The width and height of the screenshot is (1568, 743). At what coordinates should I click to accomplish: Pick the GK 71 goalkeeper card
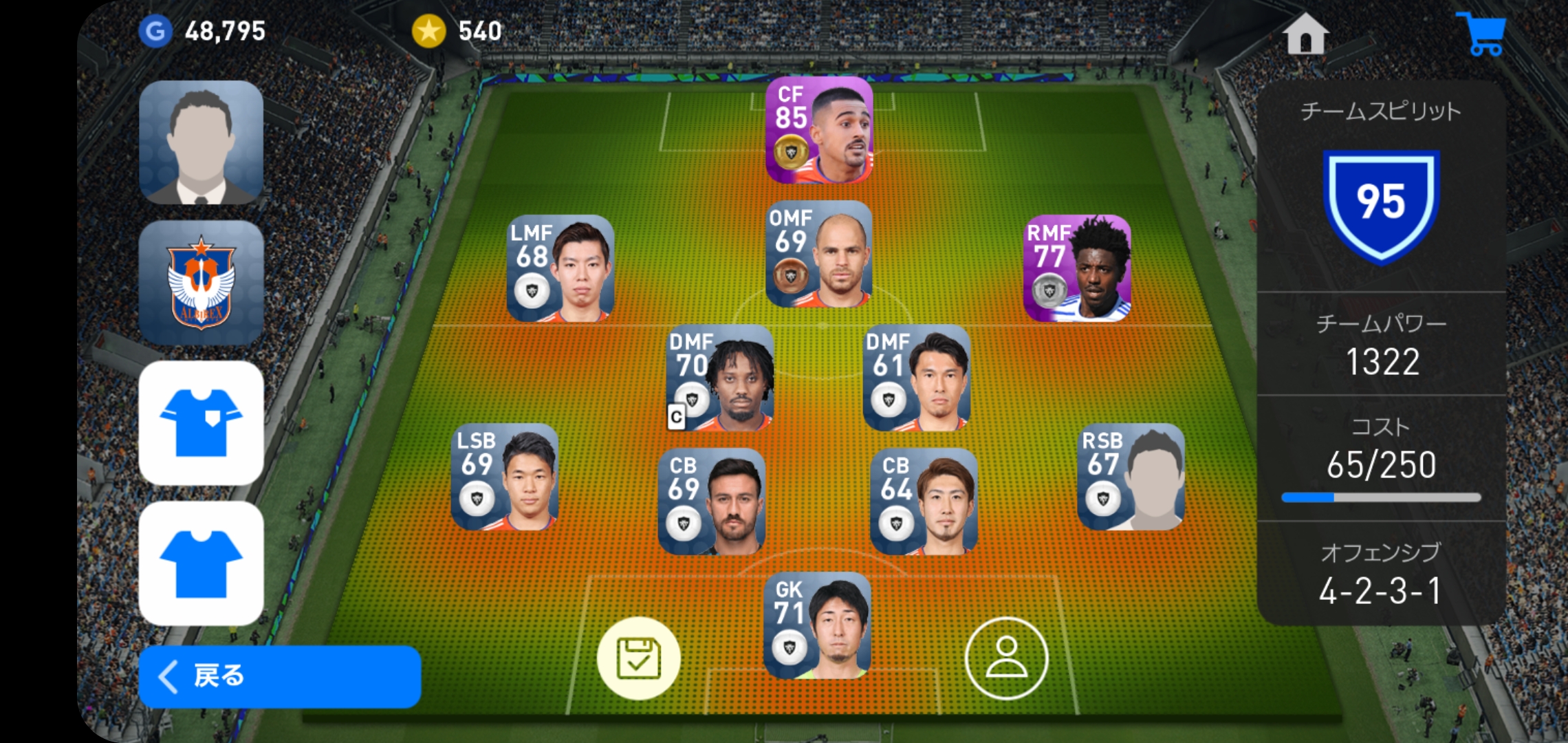pos(818,626)
